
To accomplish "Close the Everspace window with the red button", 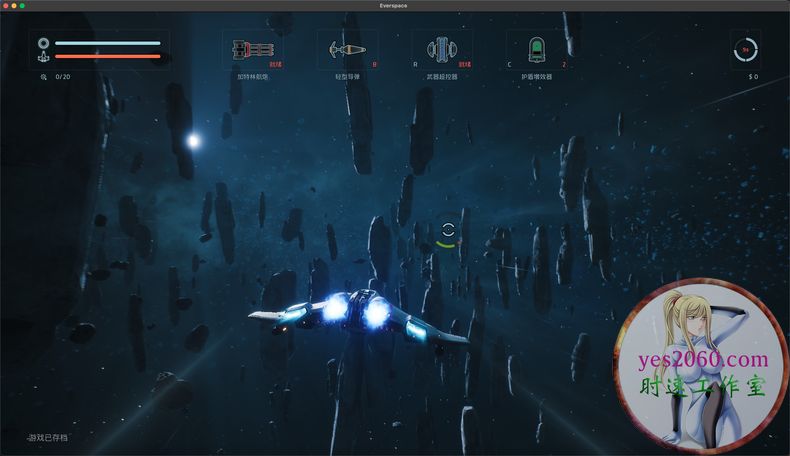I will pos(5,6).
